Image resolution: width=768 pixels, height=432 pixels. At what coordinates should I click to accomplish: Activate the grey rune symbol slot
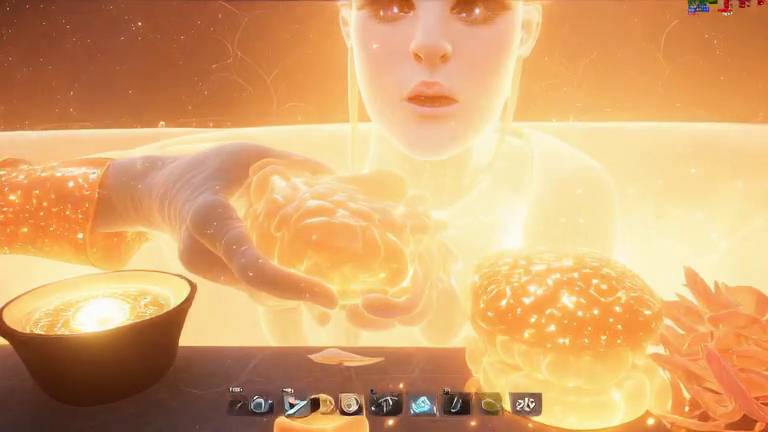click(x=525, y=404)
